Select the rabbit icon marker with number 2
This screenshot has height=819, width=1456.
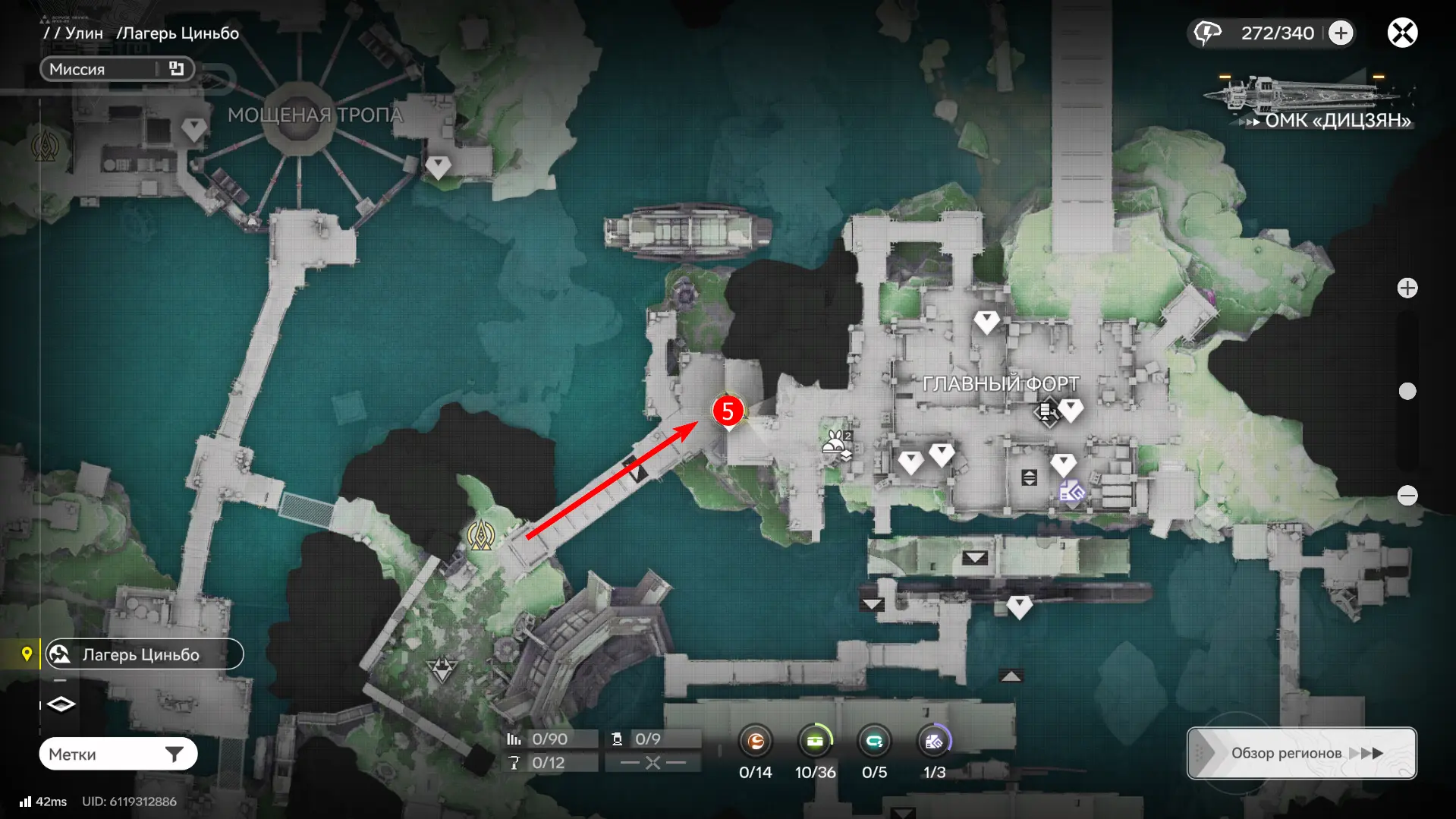838,446
